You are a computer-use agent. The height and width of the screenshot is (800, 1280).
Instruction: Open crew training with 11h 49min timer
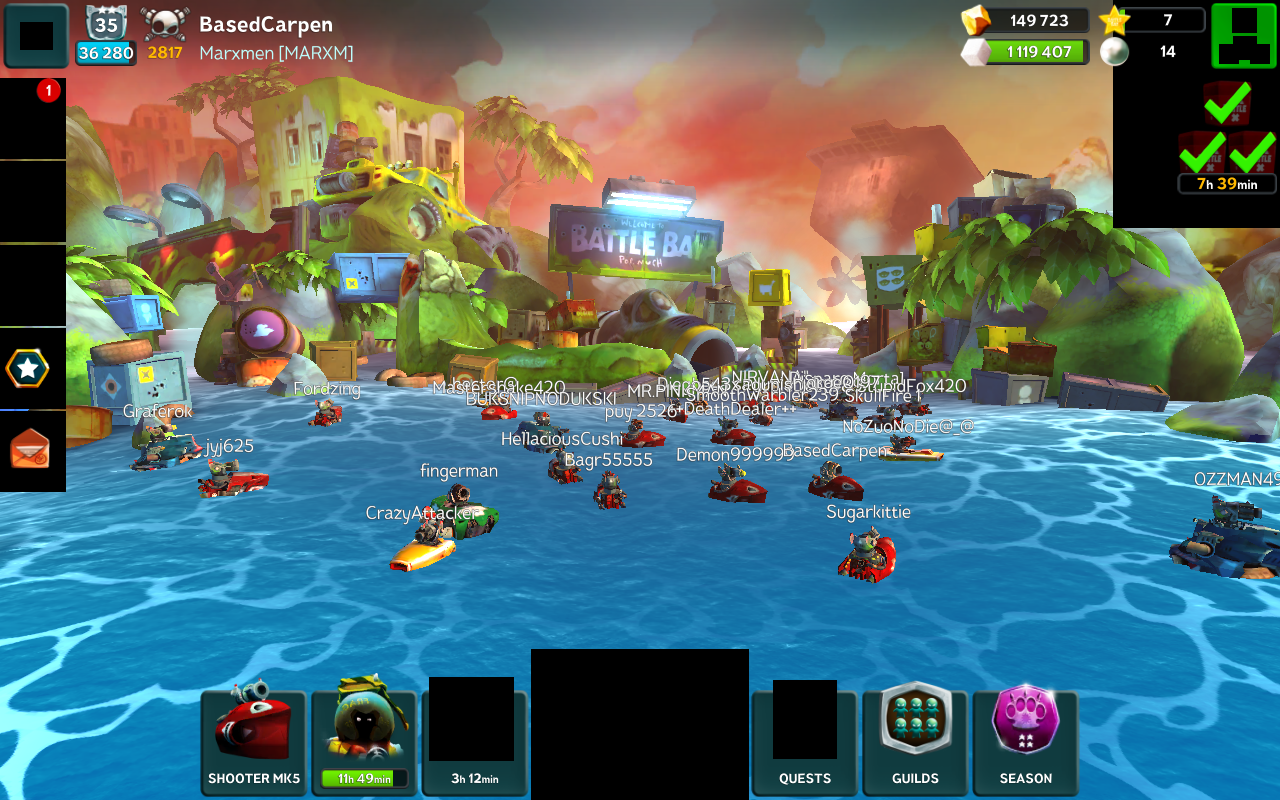(x=364, y=742)
